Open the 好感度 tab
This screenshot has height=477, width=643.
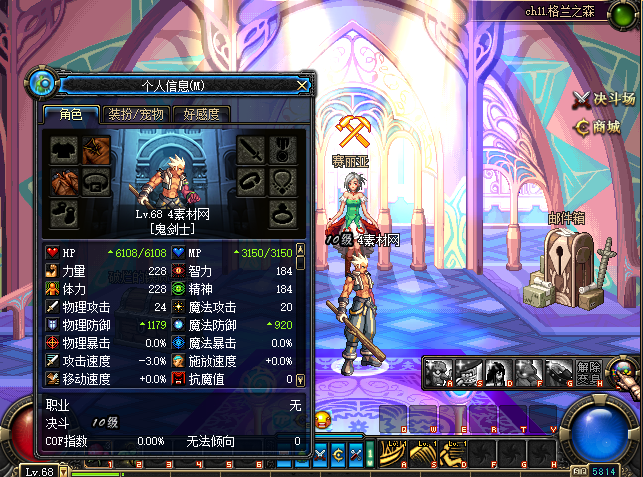coord(200,114)
